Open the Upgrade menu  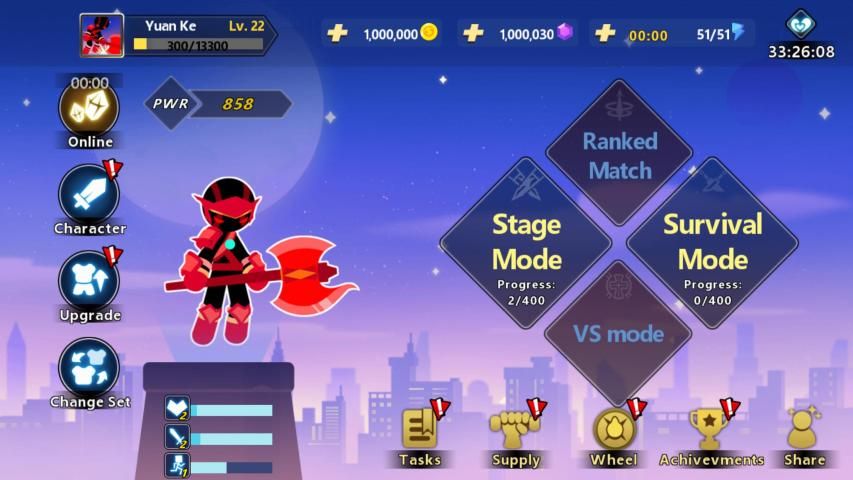coord(89,281)
